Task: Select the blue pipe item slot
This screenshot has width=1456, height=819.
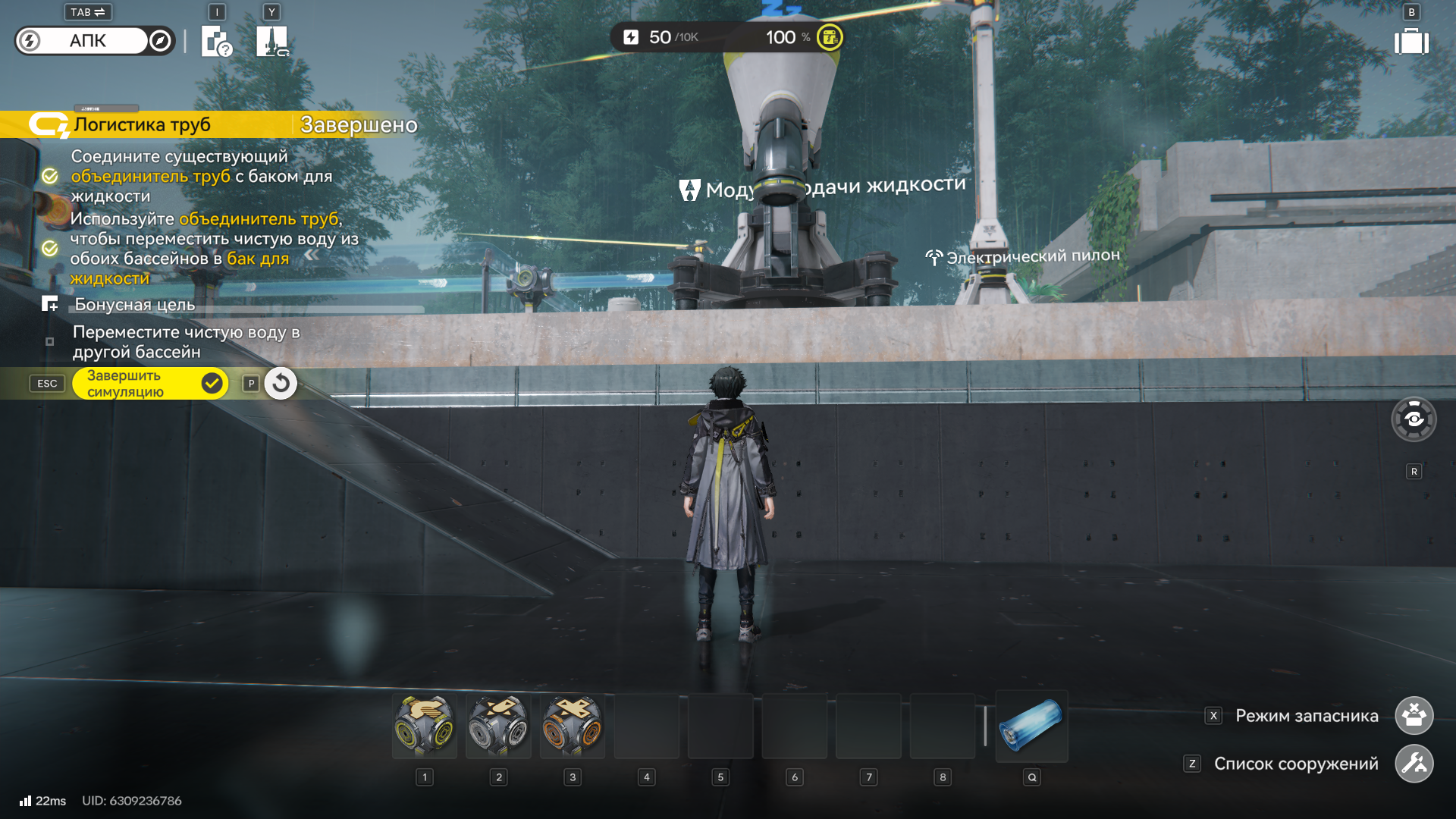Action: (x=1031, y=726)
